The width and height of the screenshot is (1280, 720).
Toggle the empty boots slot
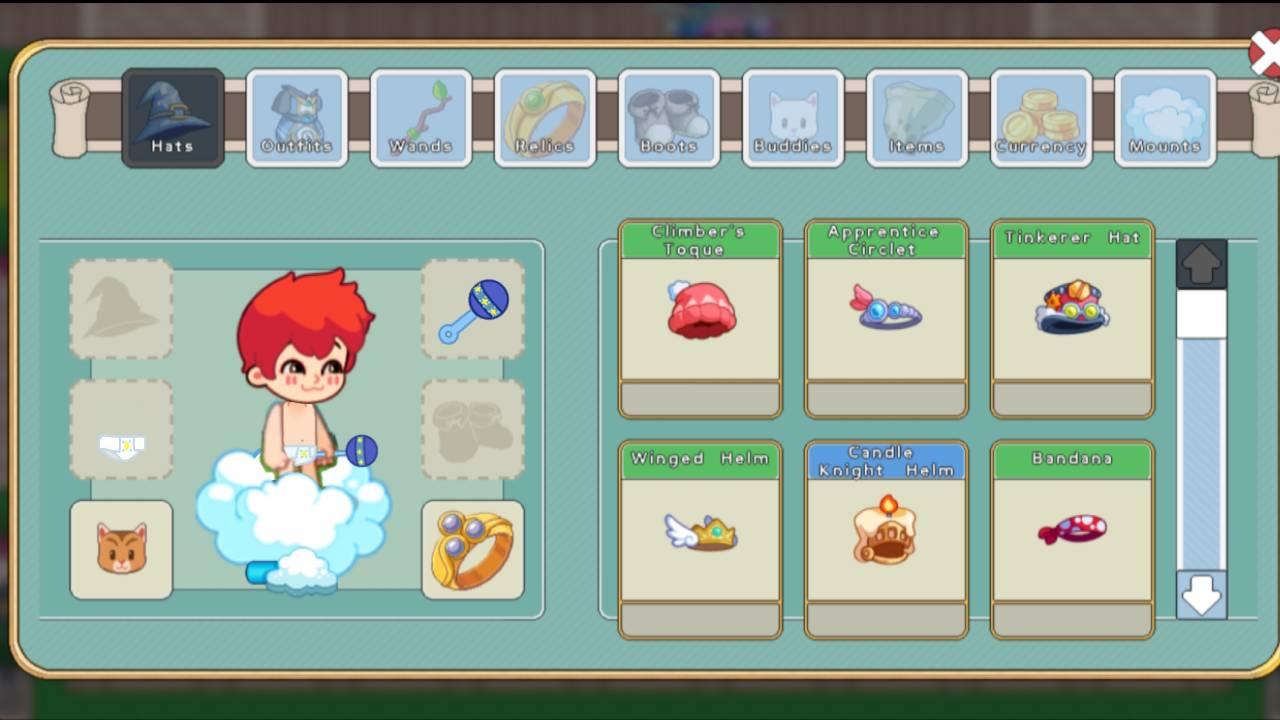coord(472,428)
